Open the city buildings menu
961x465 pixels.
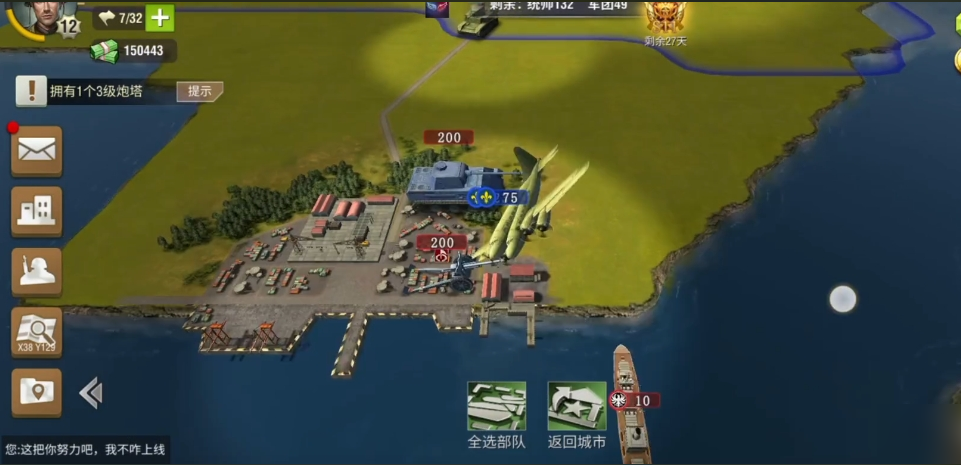37,211
